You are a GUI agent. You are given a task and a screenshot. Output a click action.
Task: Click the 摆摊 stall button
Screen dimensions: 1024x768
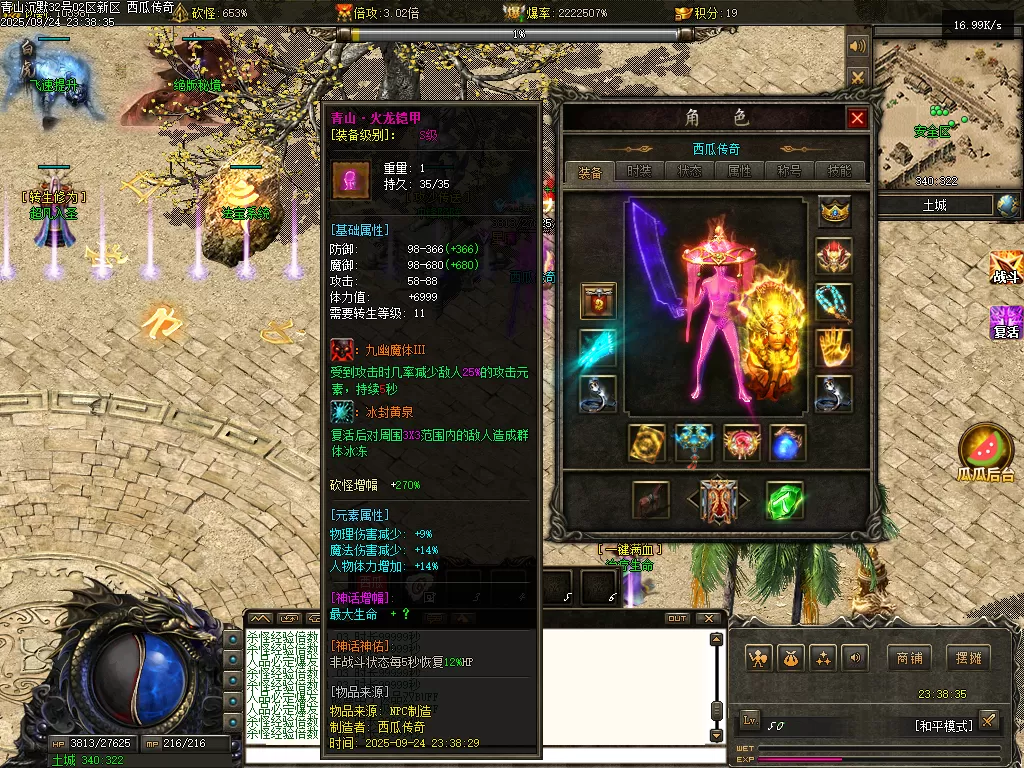[969, 658]
